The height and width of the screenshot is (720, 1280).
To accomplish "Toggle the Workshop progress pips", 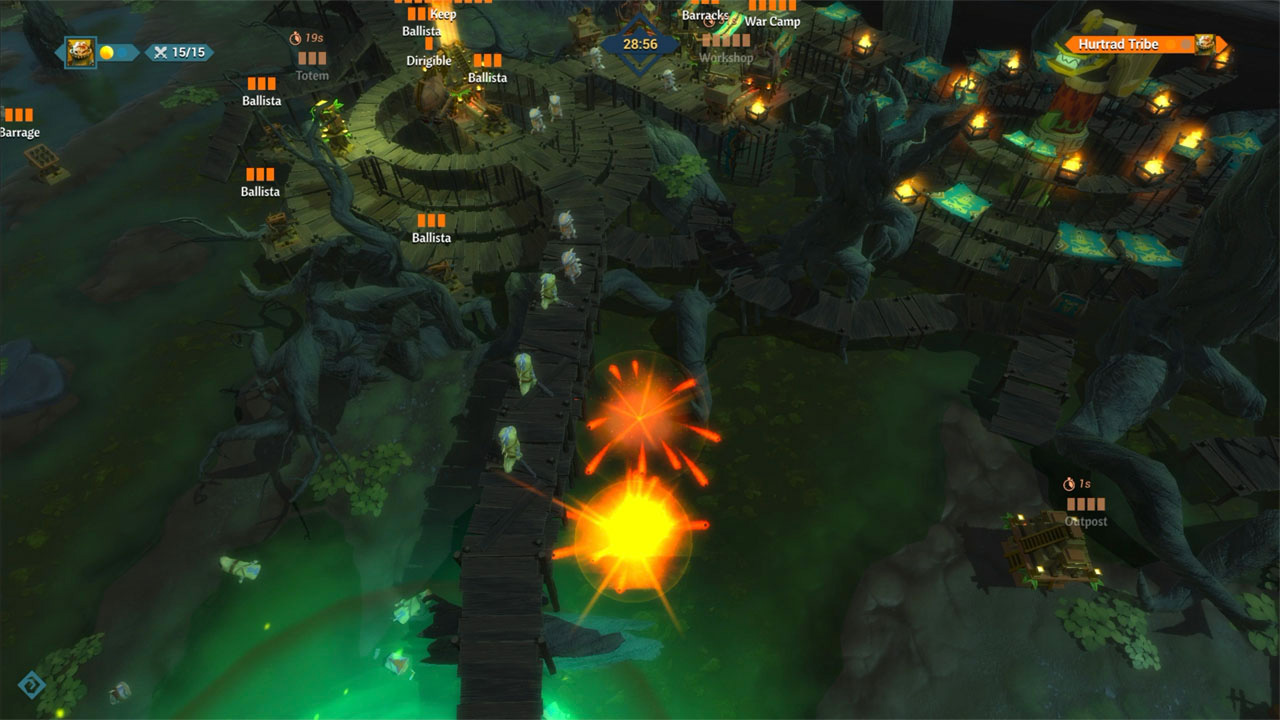I will [726, 42].
